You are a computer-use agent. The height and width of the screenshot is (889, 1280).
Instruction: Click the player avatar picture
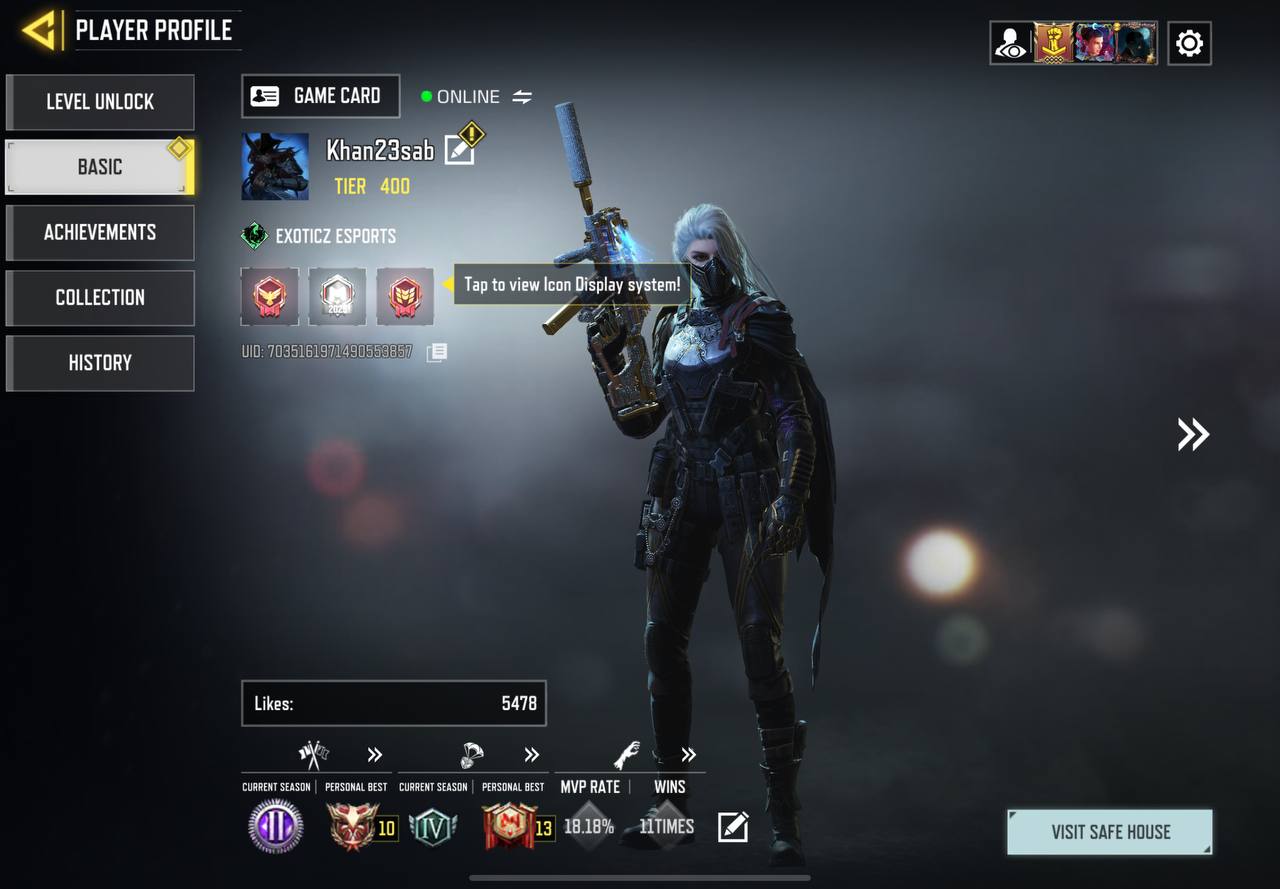275,167
